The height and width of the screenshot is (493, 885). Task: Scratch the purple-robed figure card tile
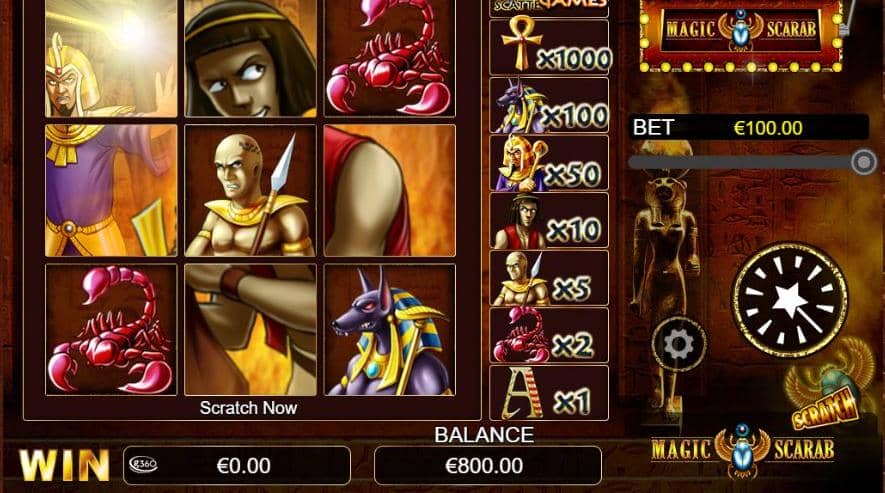(110, 190)
